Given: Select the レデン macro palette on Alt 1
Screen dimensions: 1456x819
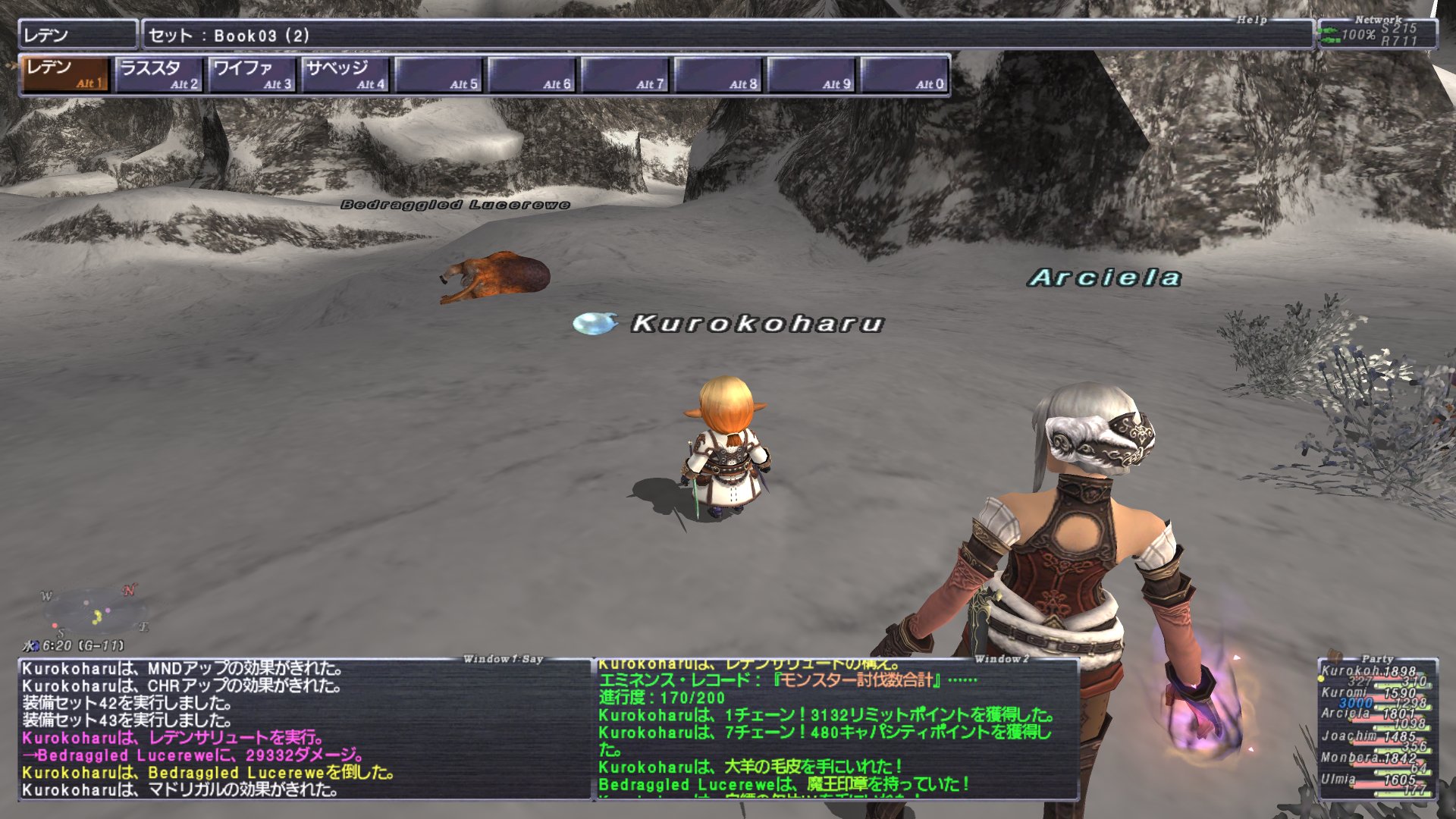Looking at the screenshot, I should tap(64, 74).
